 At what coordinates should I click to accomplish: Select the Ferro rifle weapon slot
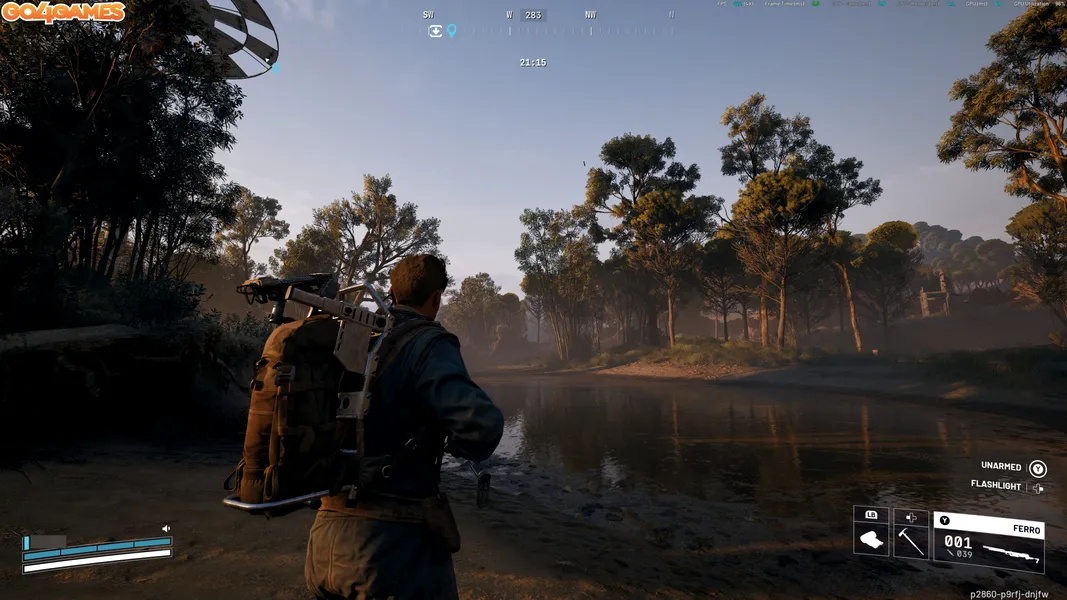pyautogui.click(x=989, y=541)
